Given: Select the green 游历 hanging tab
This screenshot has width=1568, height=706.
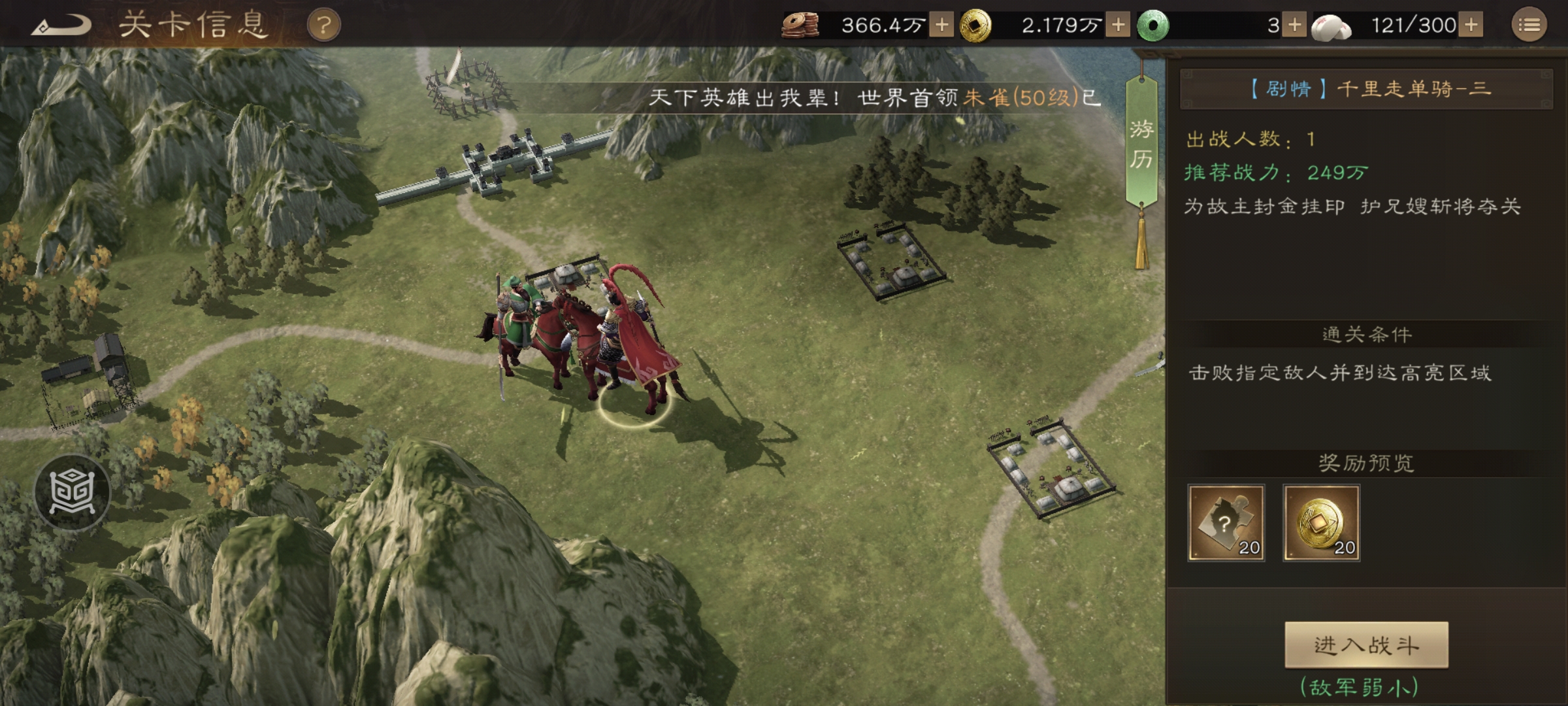Looking at the screenshot, I should (x=1141, y=144).
